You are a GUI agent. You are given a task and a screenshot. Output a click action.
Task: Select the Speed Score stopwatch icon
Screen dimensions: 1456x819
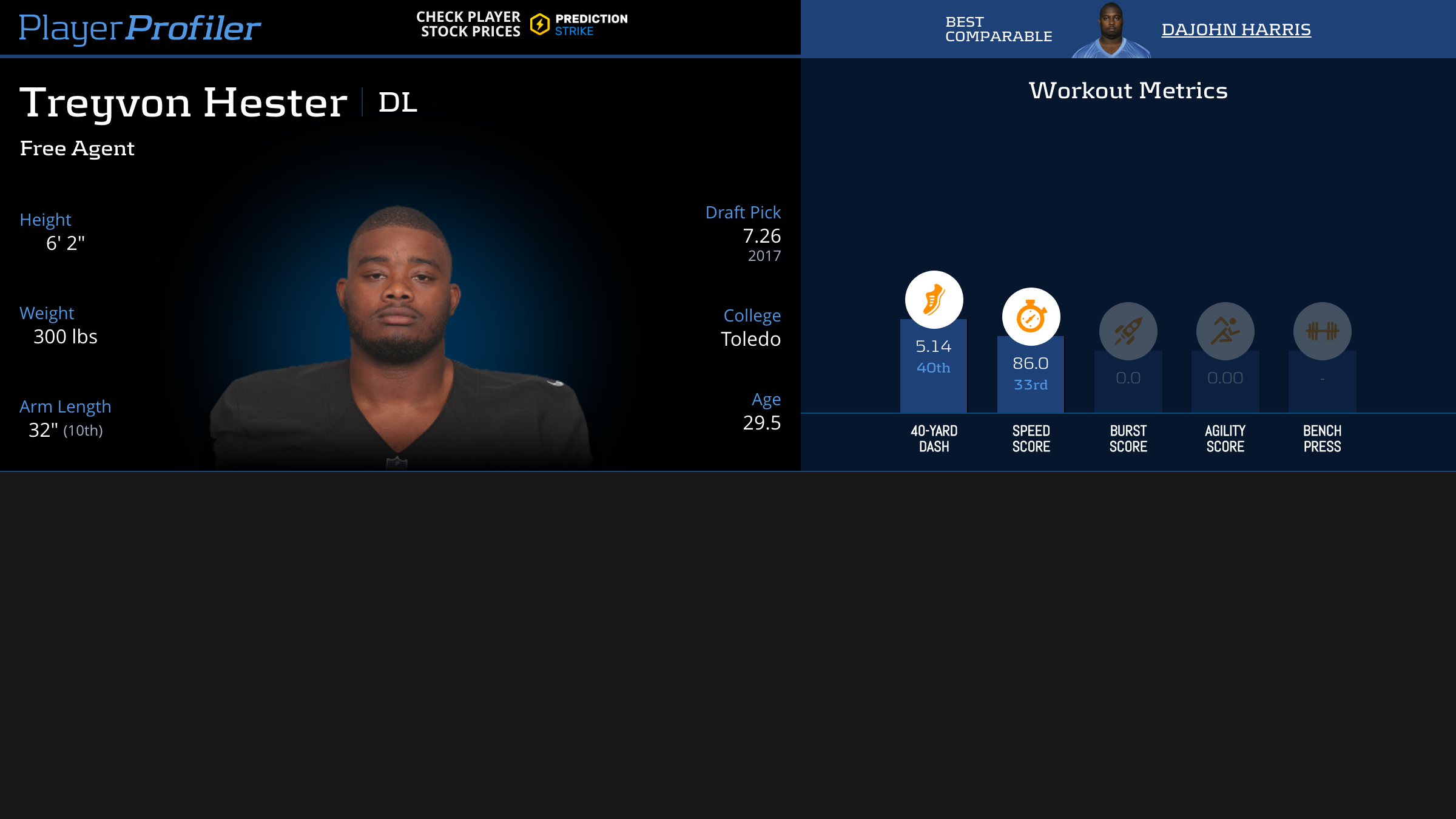[x=1031, y=317]
